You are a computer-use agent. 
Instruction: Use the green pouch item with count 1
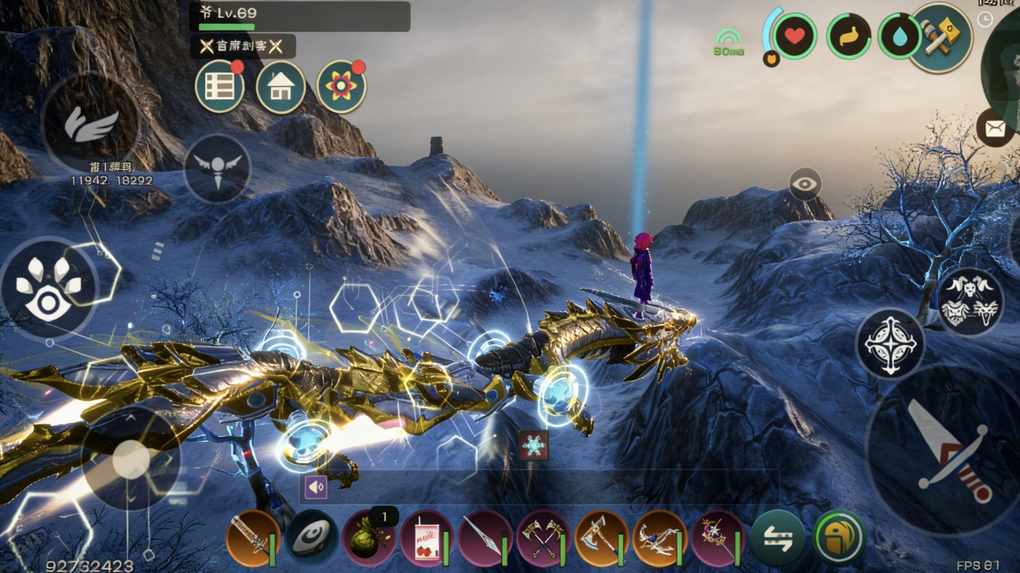pyautogui.click(x=368, y=538)
